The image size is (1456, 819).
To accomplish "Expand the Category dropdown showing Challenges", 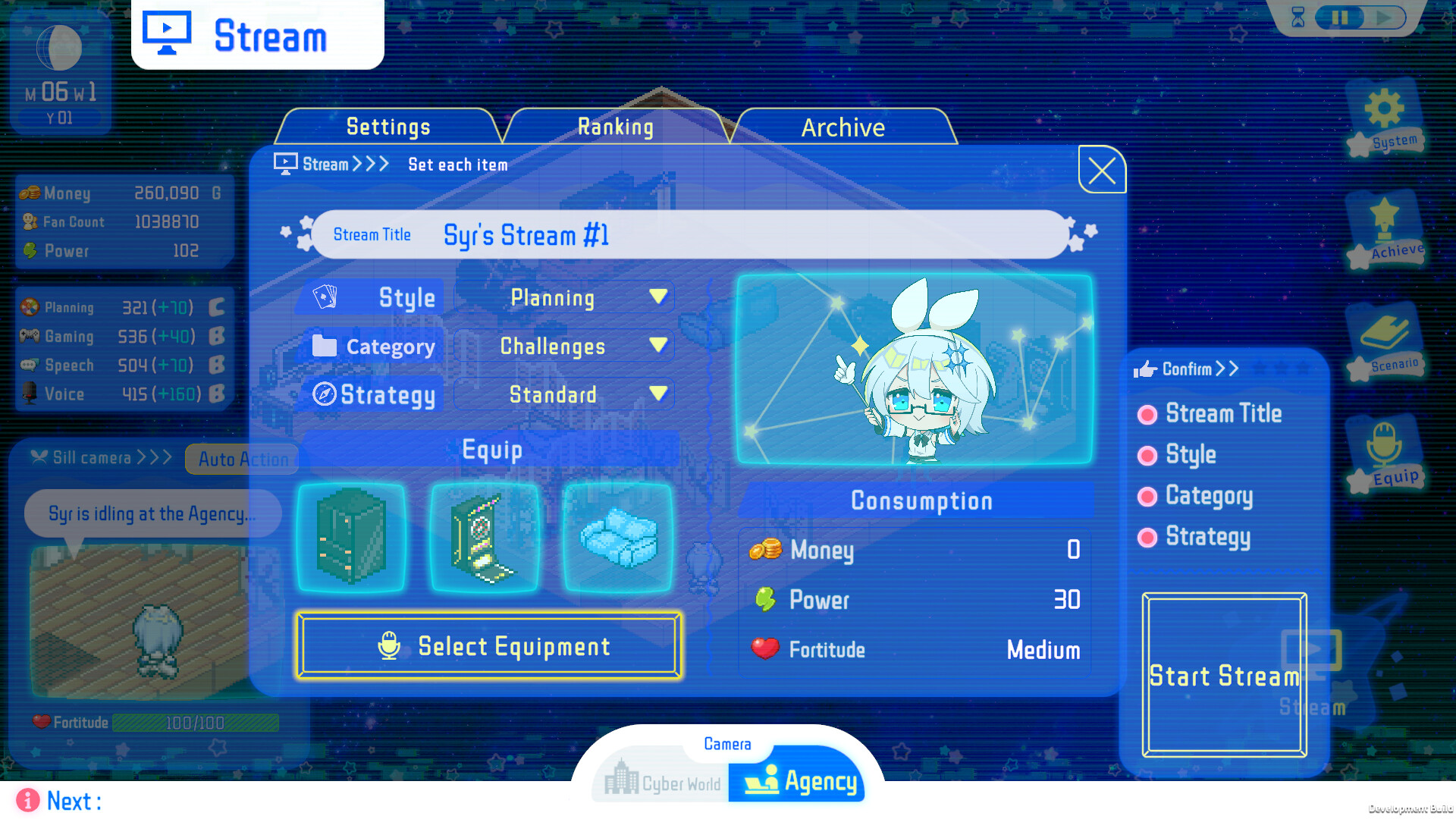I will 563,346.
